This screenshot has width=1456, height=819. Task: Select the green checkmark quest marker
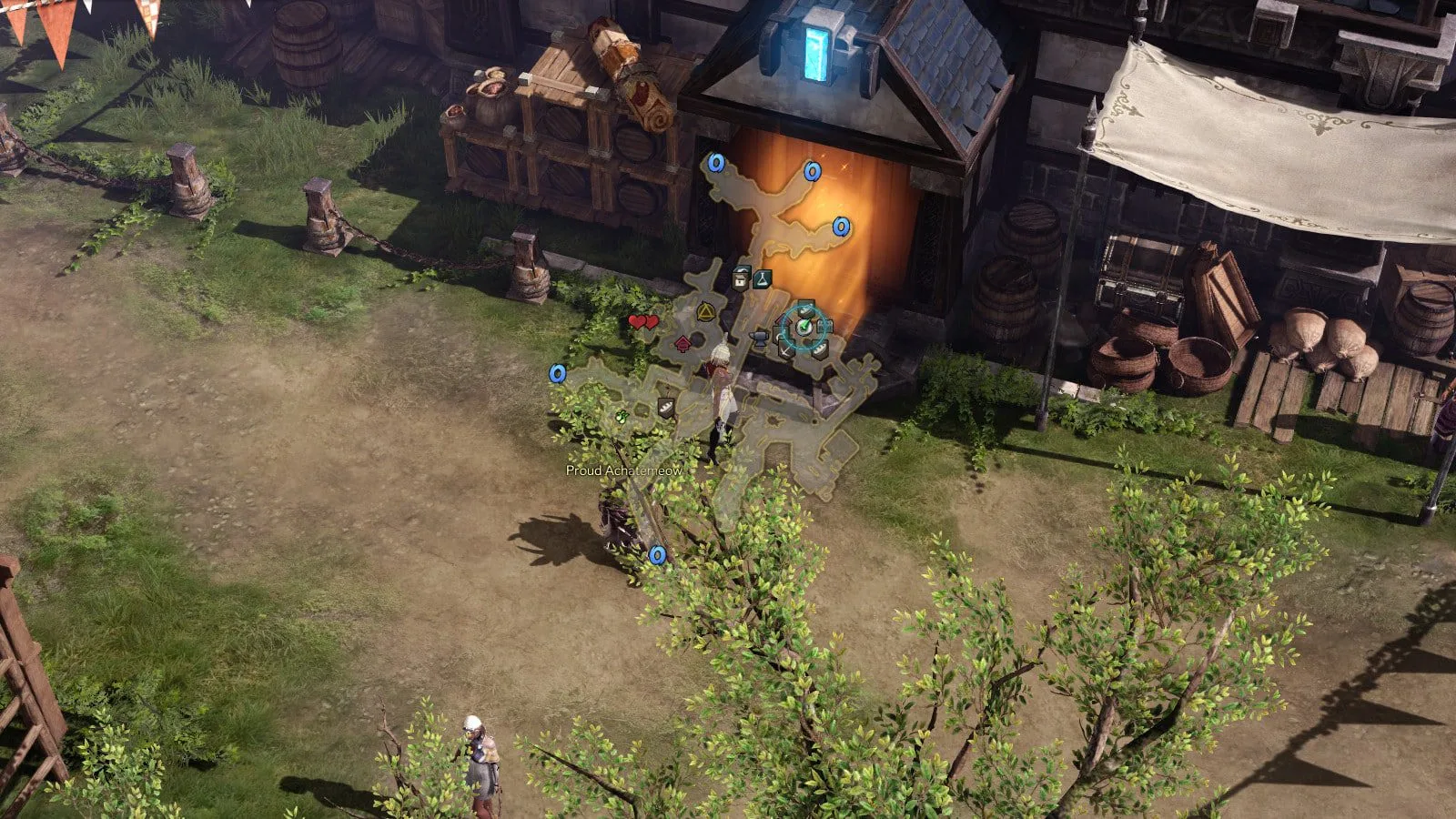pyautogui.click(x=804, y=327)
